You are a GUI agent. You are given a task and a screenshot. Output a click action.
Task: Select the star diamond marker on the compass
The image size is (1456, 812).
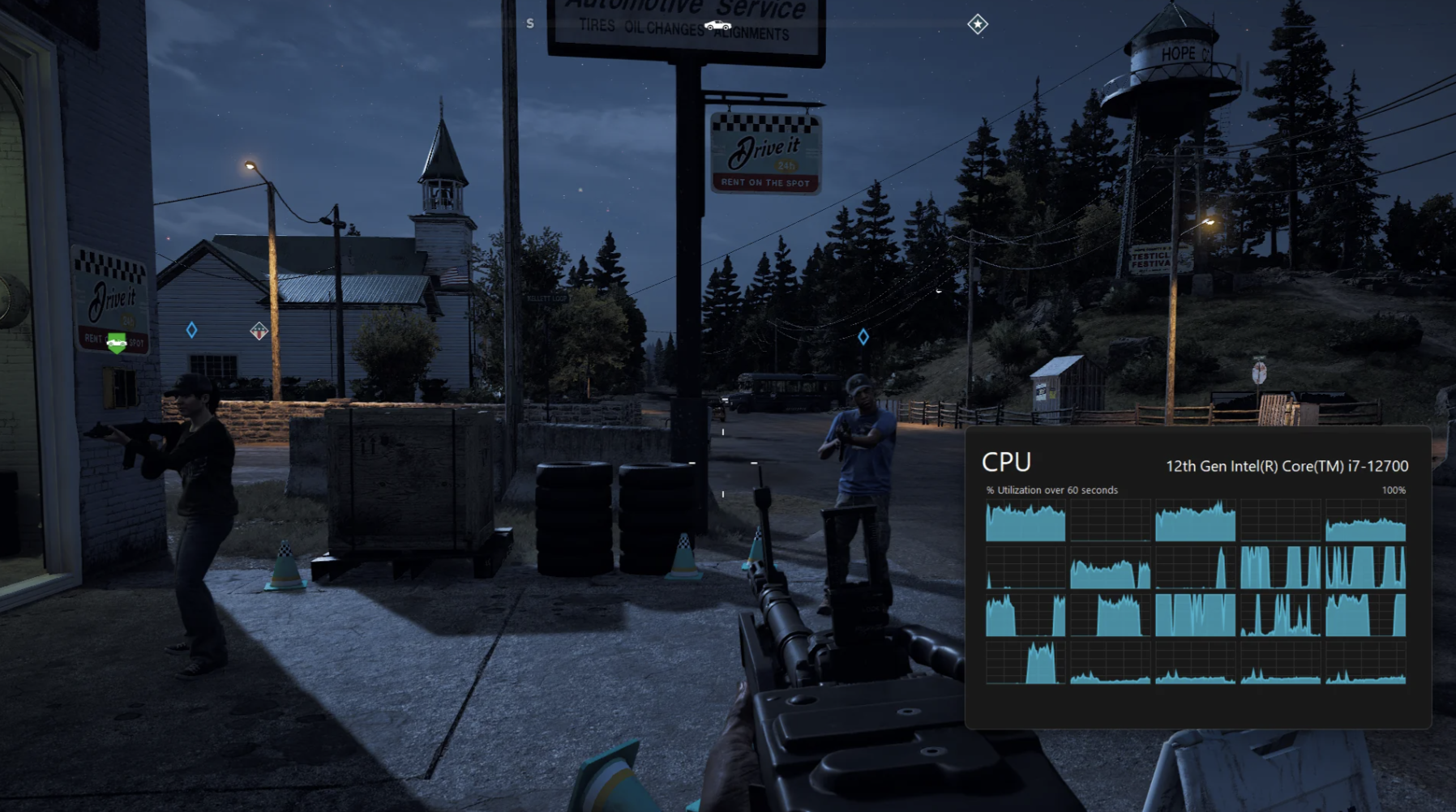(978, 24)
